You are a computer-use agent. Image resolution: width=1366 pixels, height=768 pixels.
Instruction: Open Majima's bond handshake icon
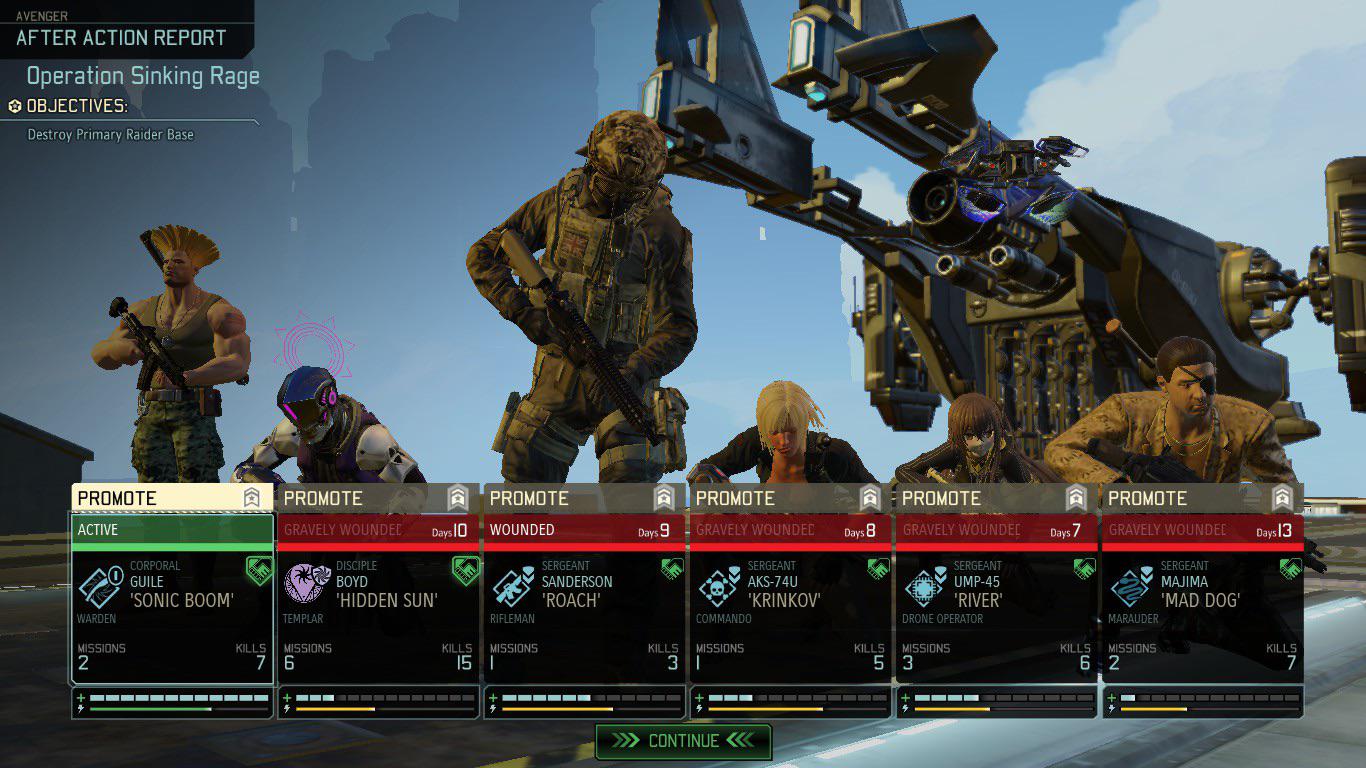point(1290,569)
